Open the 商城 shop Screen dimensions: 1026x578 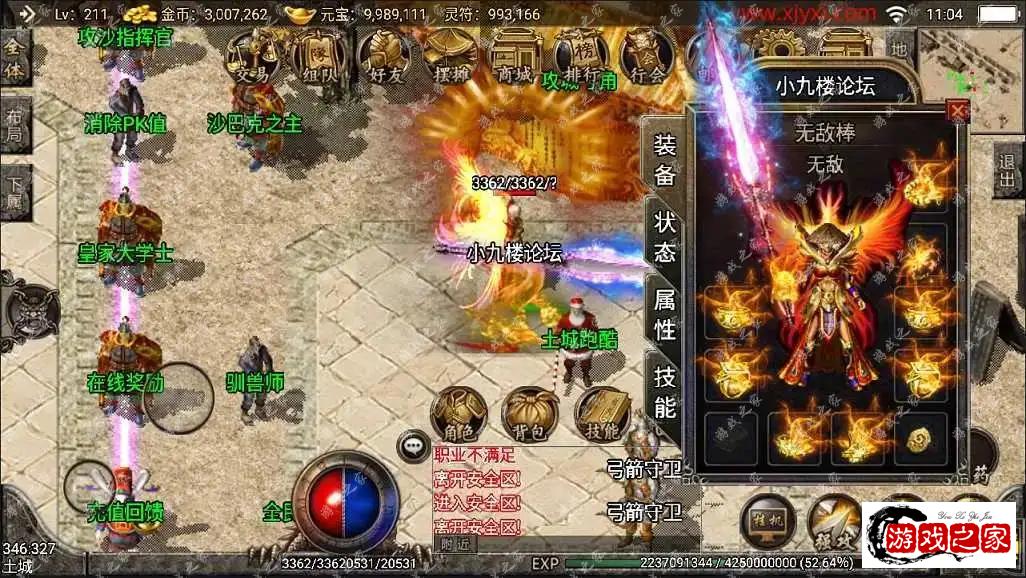[516, 55]
